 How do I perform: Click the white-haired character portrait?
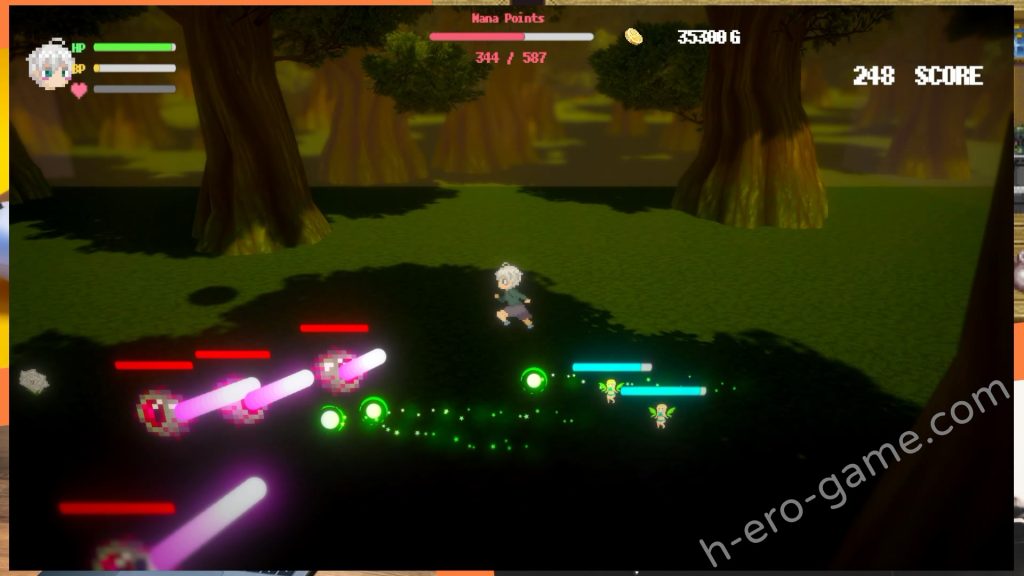(x=48, y=66)
